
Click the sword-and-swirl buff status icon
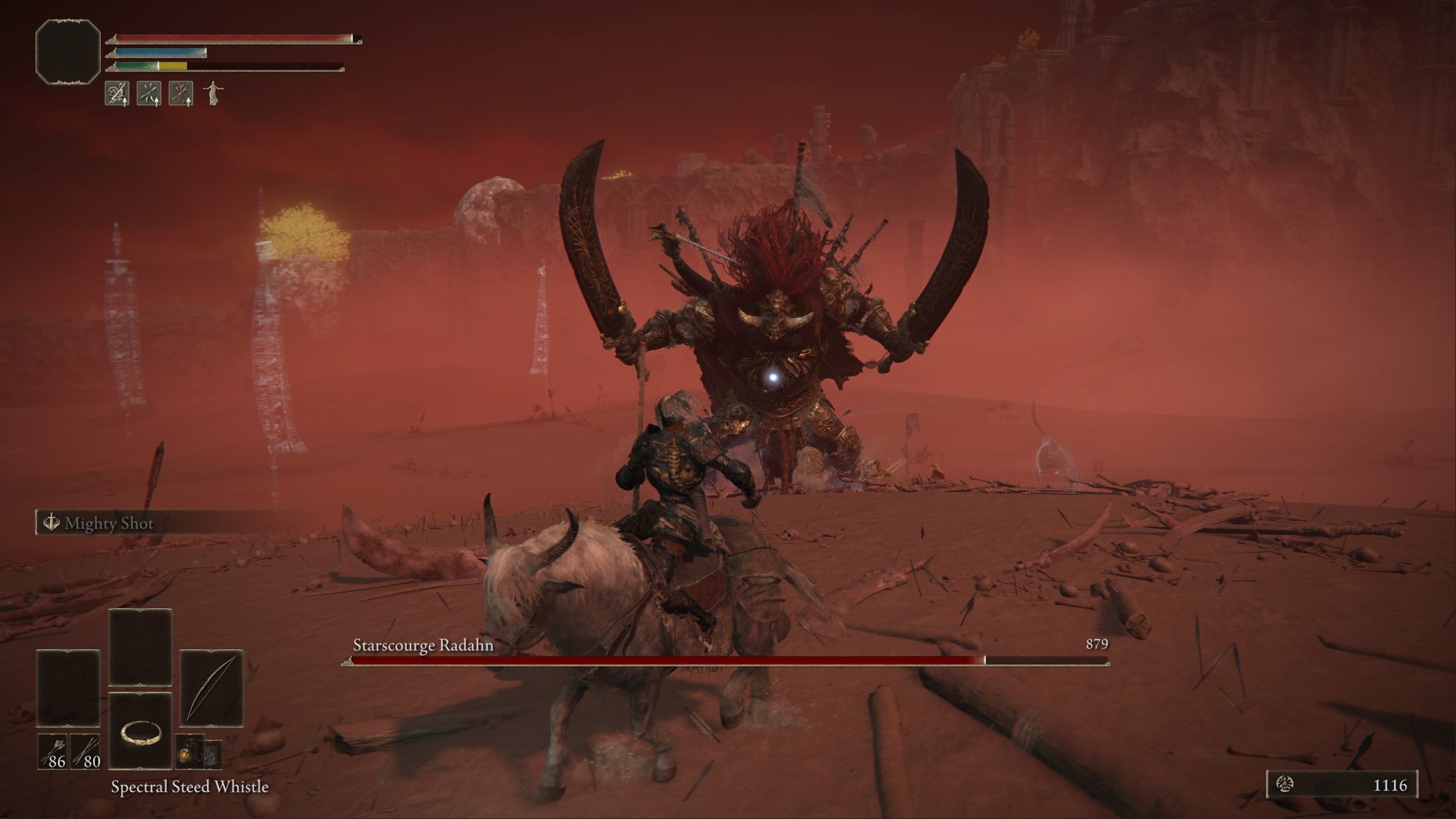click(x=117, y=94)
